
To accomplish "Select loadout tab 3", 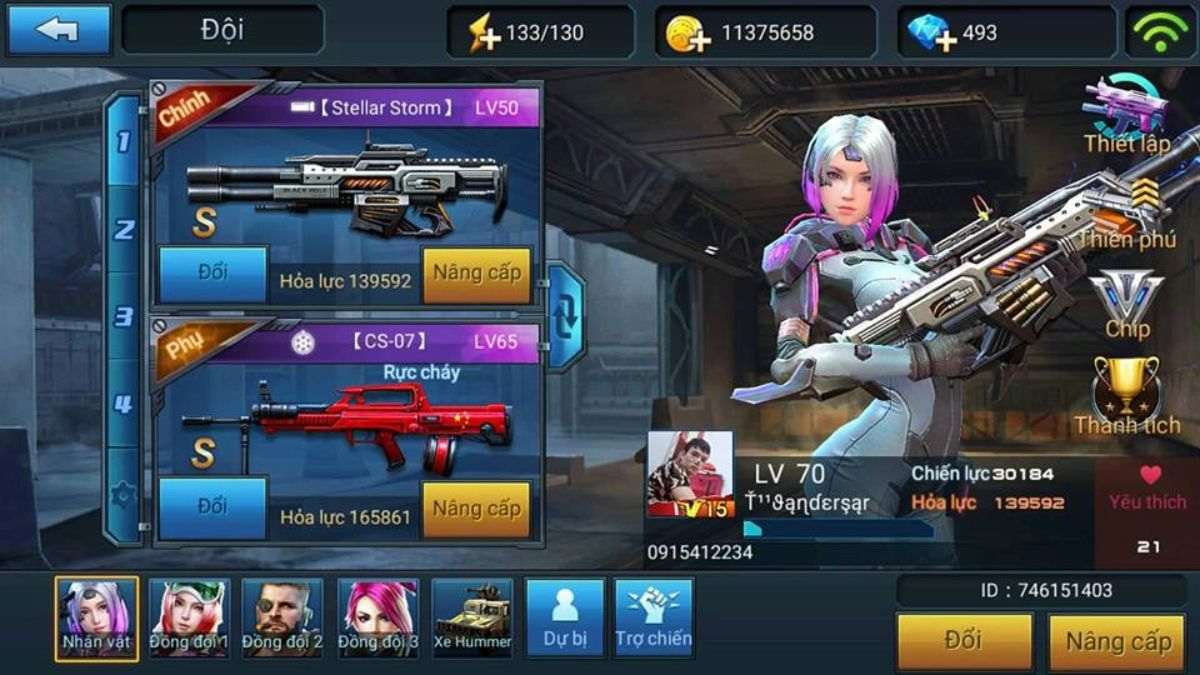I will [x=123, y=317].
